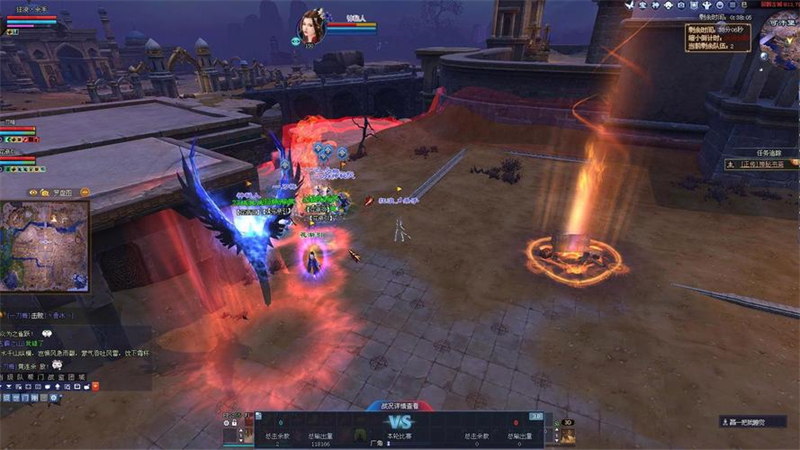Click the 罗盘图 compass map label
This screenshot has height=450, width=800.
62,191
